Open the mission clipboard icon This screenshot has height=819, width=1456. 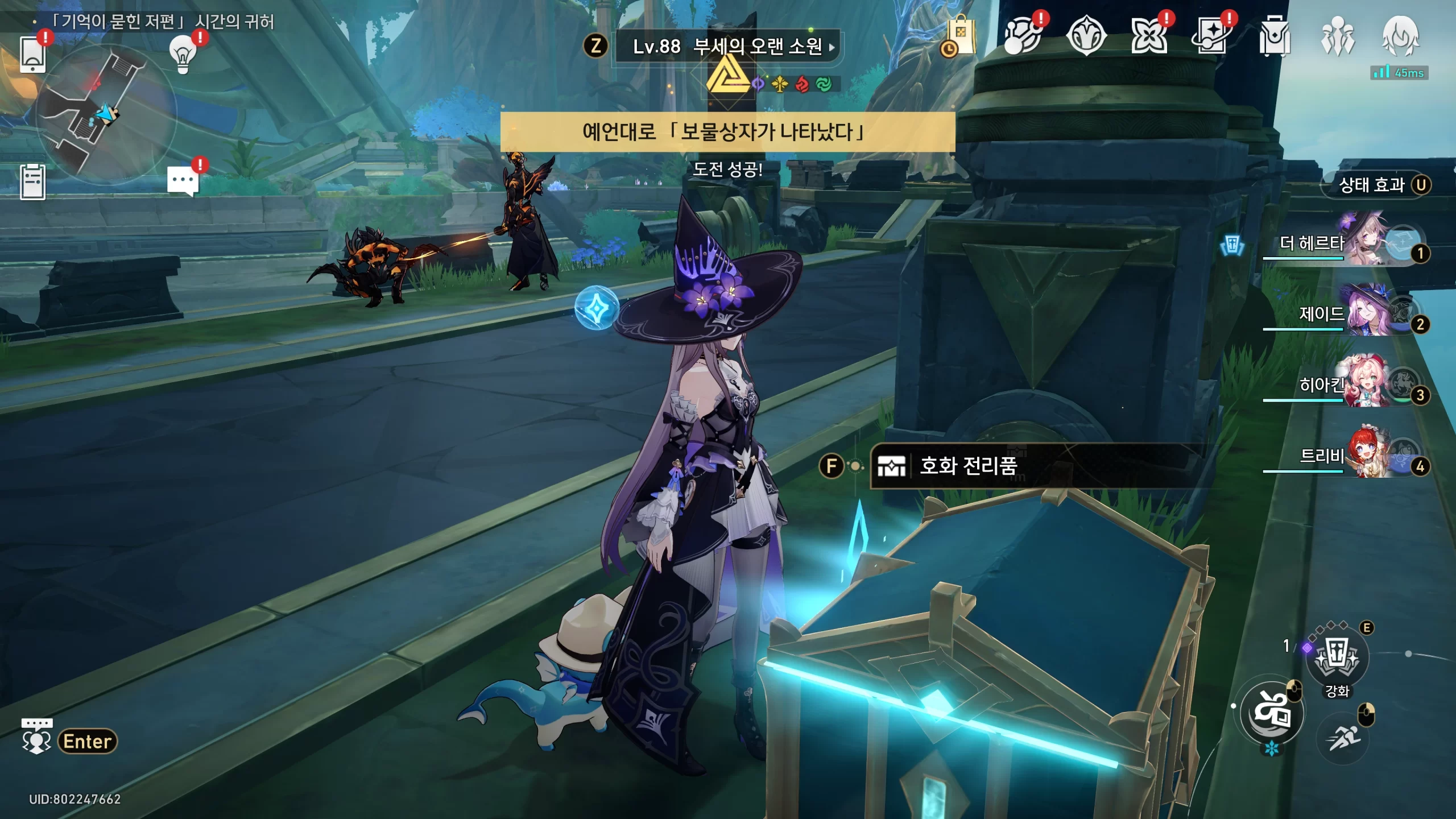click(x=33, y=182)
